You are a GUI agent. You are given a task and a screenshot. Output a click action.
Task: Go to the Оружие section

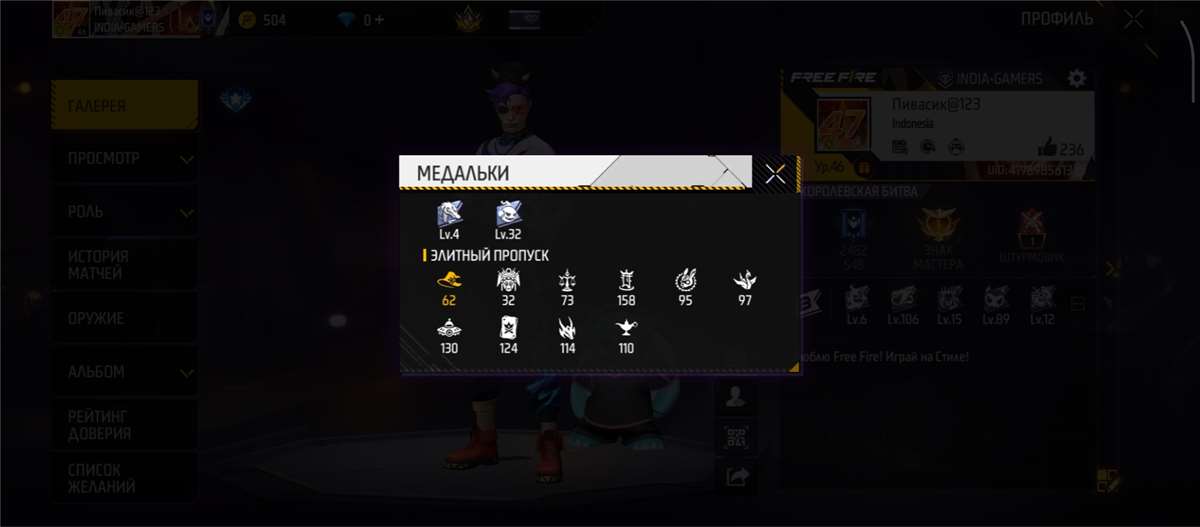click(124, 318)
